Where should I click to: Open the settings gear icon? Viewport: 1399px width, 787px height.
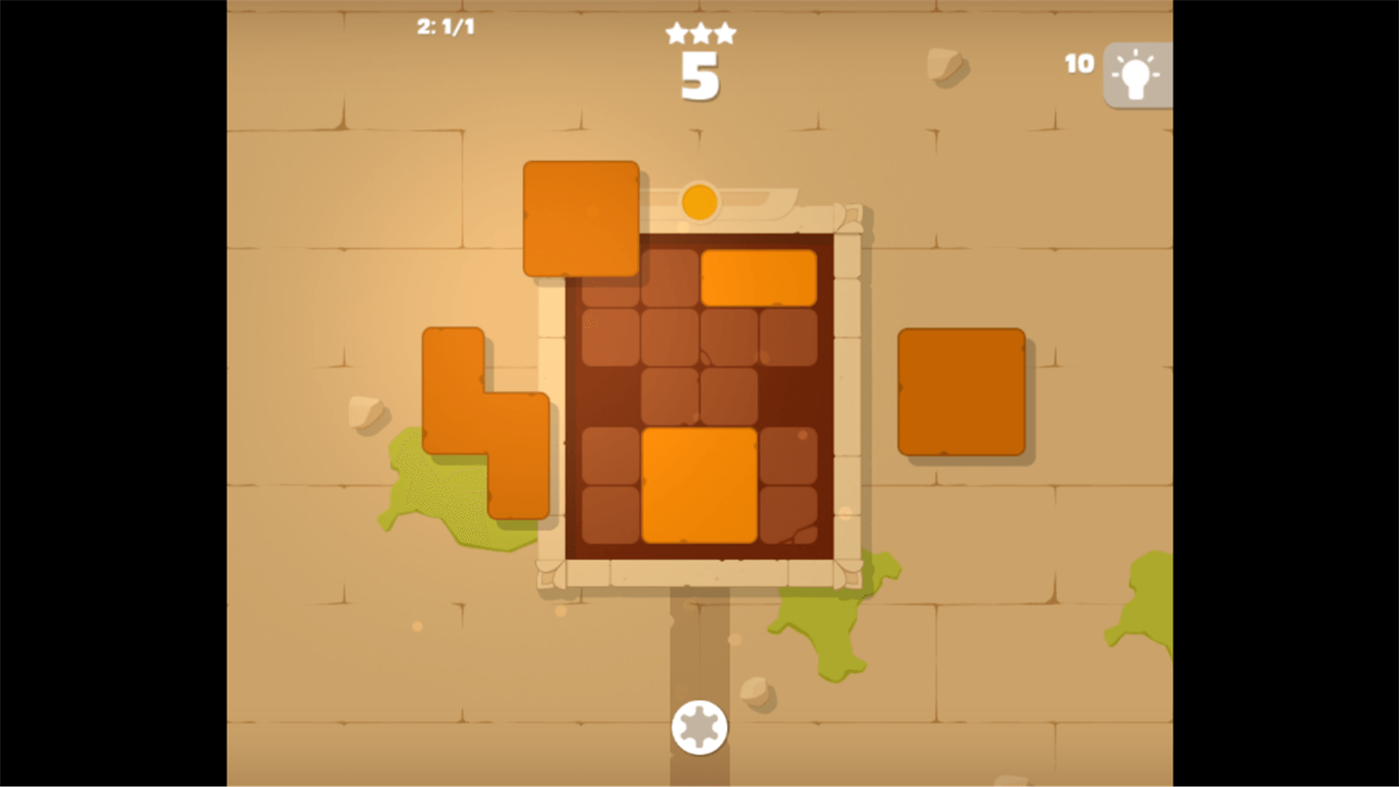698,728
